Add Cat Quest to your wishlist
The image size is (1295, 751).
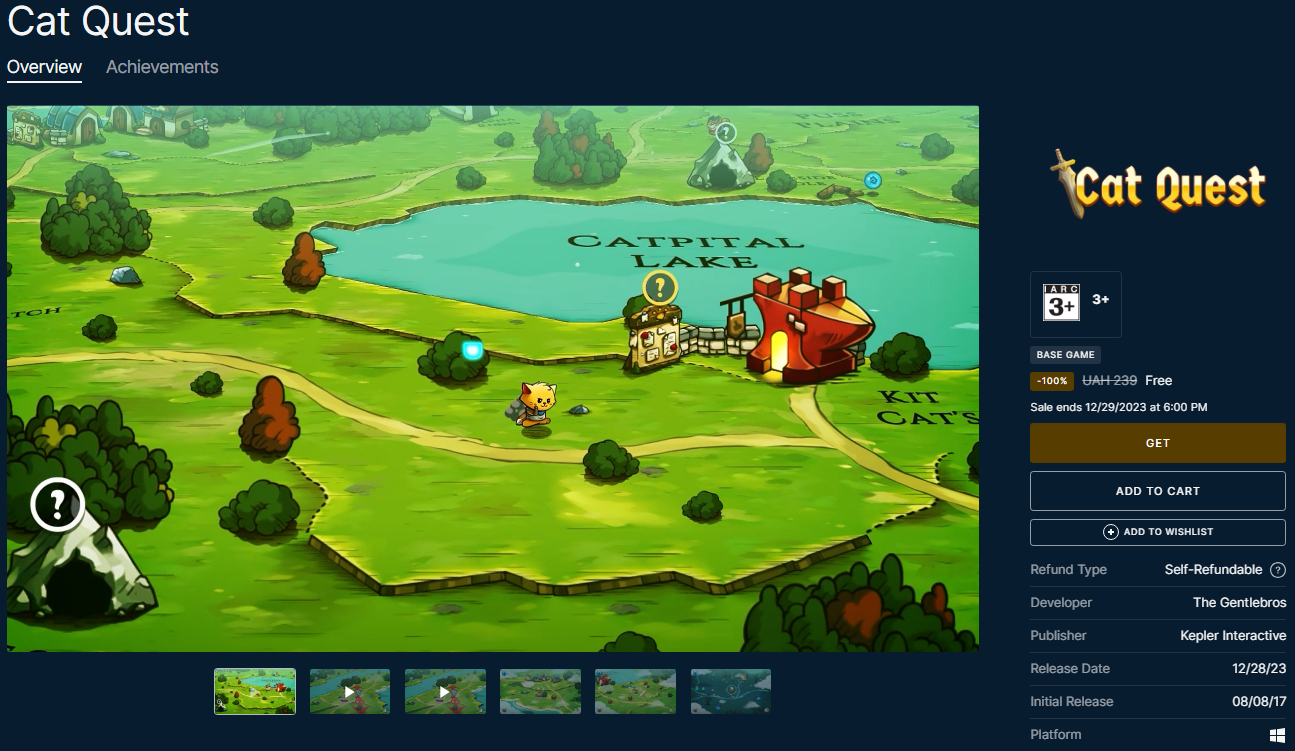[x=1157, y=532]
